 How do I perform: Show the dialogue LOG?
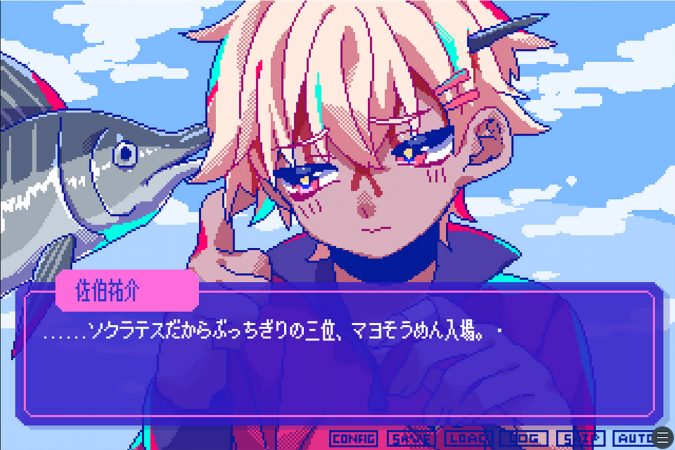[523, 438]
